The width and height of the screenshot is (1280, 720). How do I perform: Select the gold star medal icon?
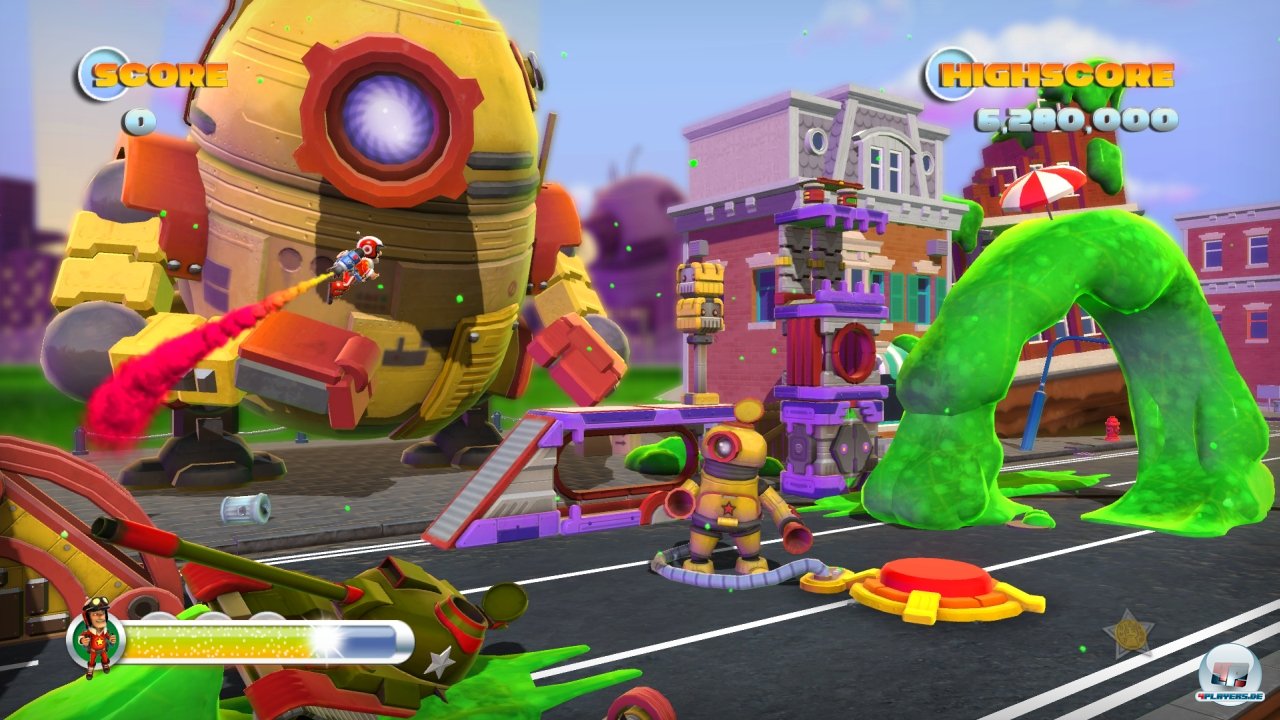(1128, 633)
